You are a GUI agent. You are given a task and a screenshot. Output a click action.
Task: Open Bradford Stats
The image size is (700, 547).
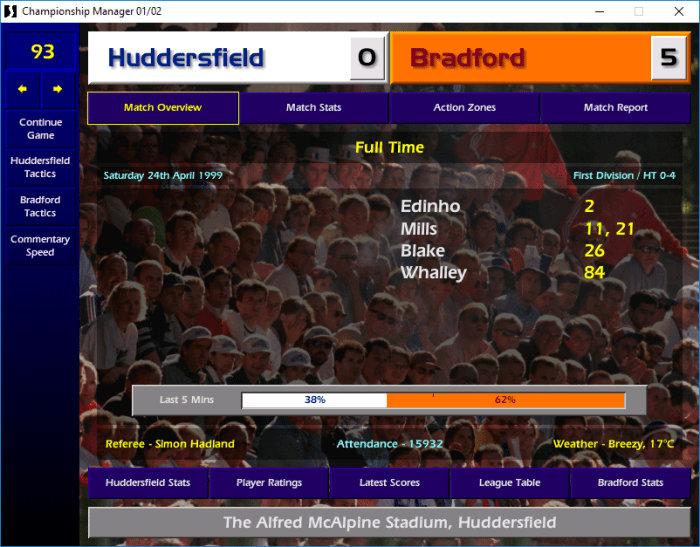coord(630,483)
